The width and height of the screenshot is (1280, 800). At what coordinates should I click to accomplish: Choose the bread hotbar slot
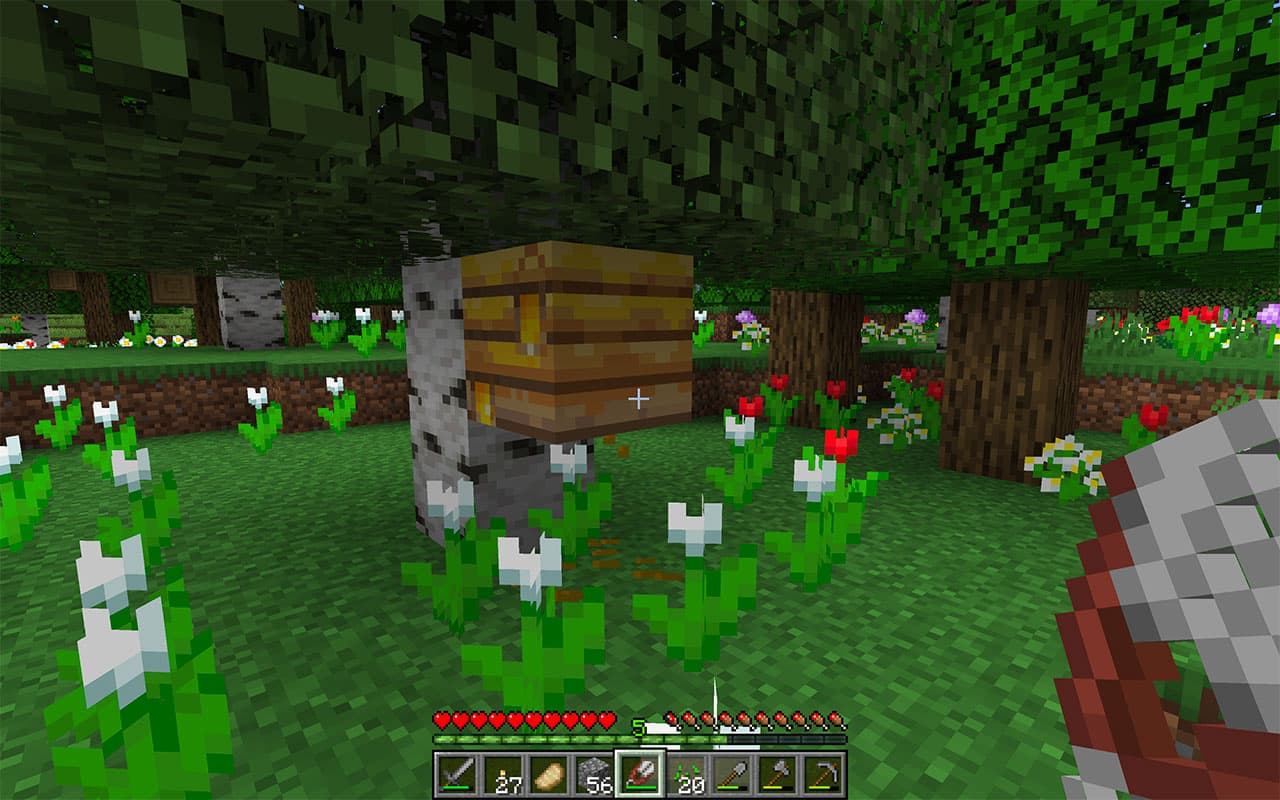(548, 775)
